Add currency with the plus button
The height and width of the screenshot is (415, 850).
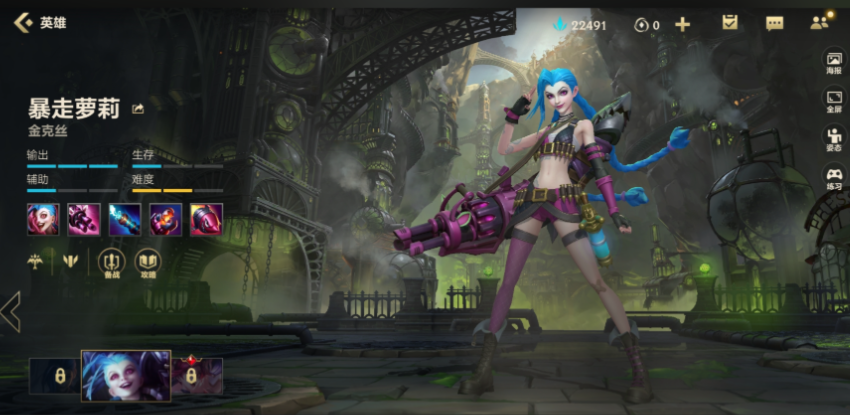pos(683,24)
